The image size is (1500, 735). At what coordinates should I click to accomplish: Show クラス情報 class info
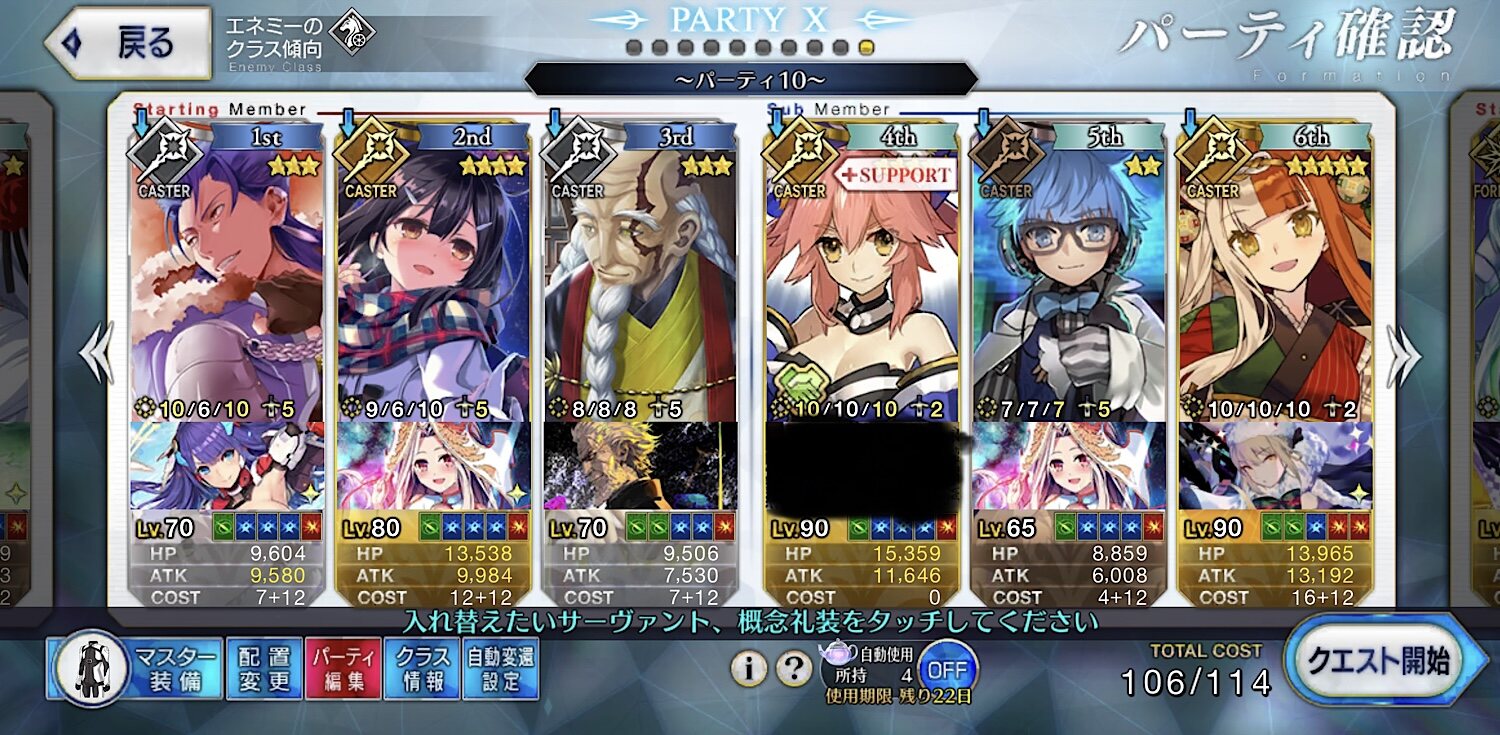point(422,669)
